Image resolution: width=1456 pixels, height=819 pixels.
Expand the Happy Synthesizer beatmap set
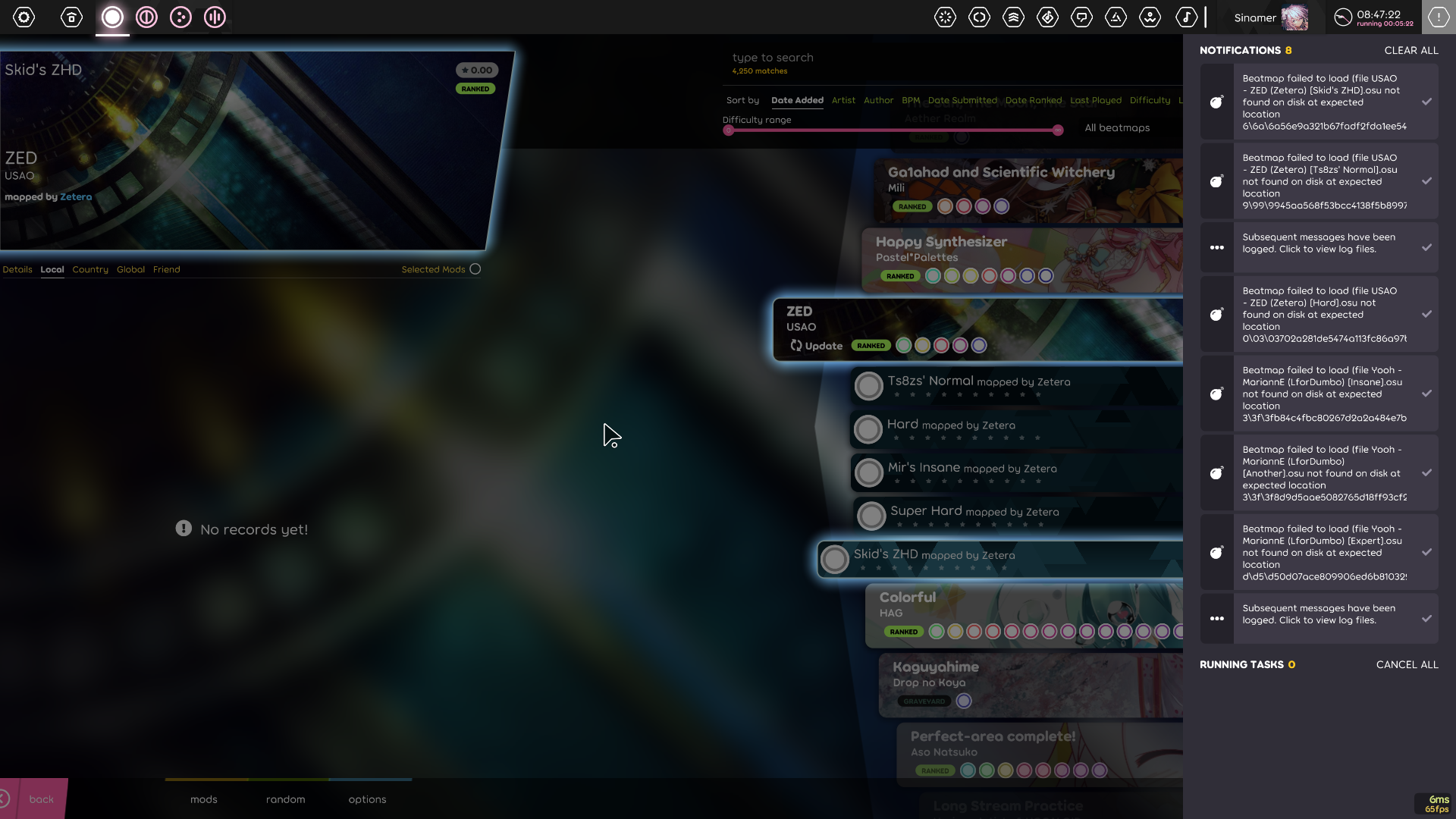pyautogui.click(x=986, y=258)
